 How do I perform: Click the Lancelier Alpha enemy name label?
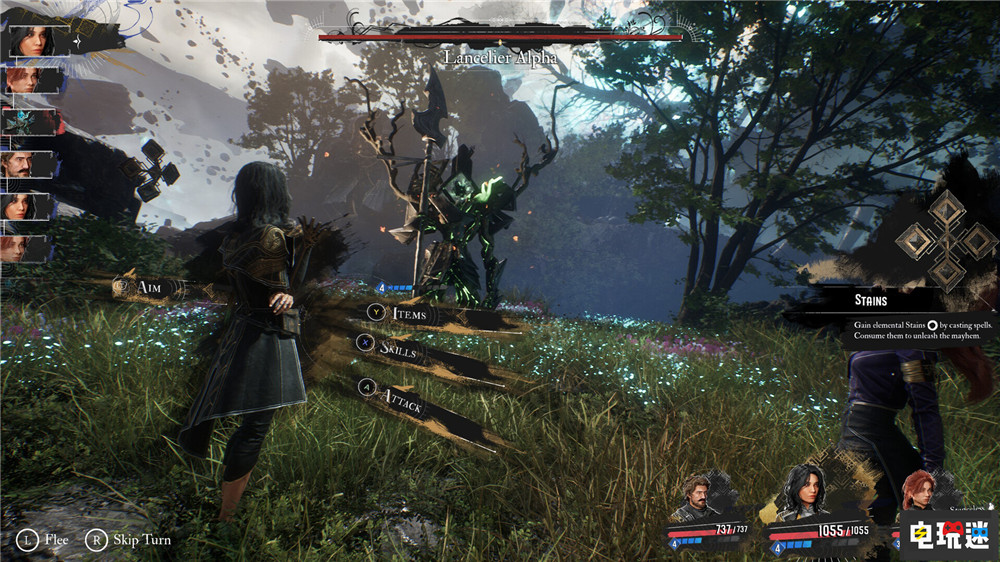501,58
